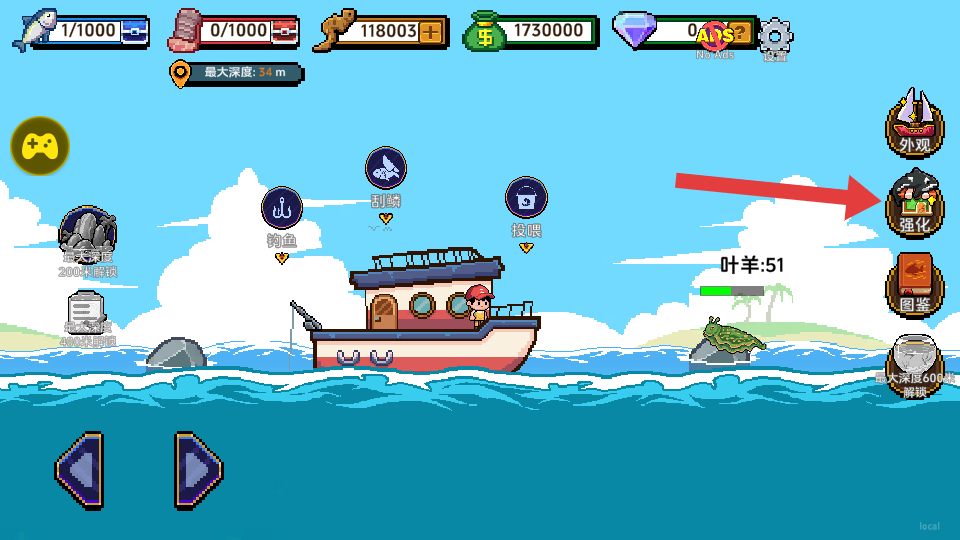Open the 设置 (settings) gear

775,37
